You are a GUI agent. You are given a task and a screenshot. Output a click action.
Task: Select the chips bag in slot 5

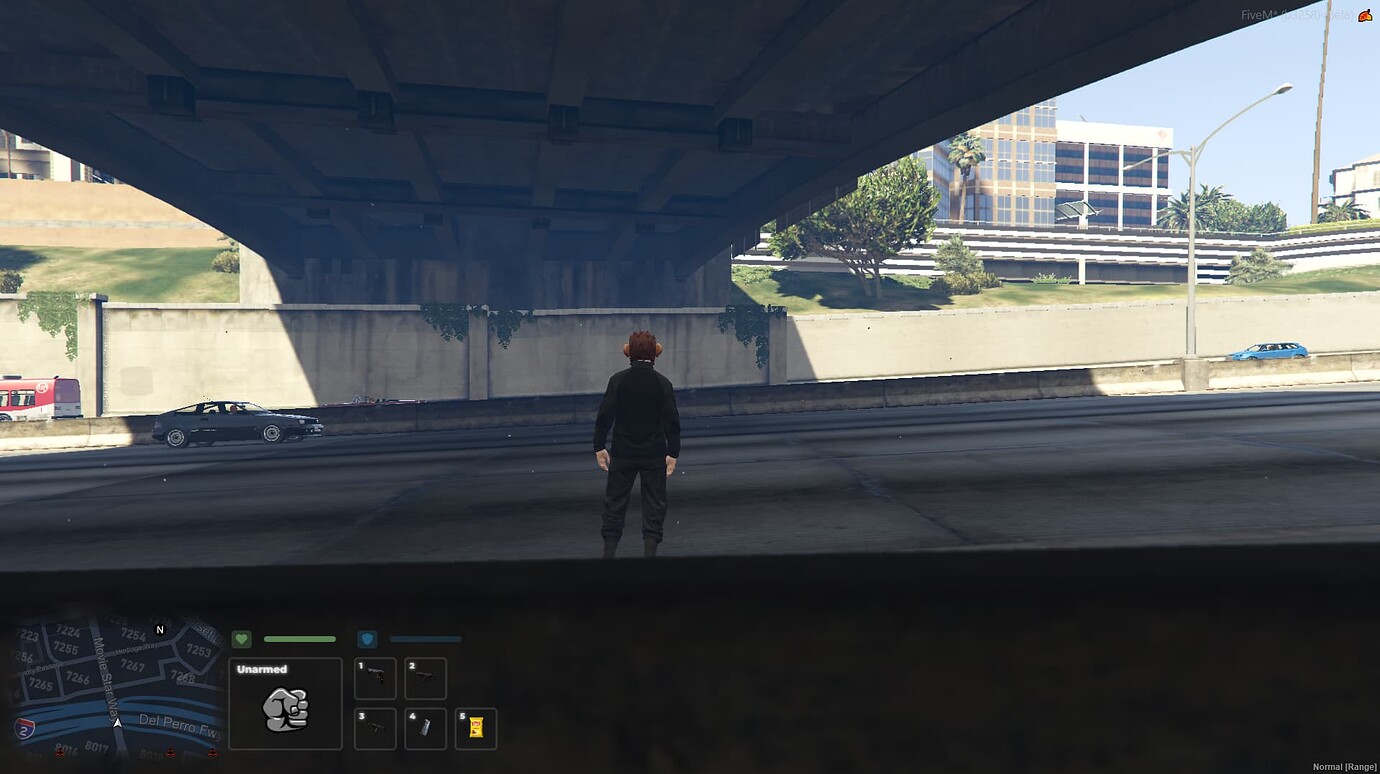point(477,729)
